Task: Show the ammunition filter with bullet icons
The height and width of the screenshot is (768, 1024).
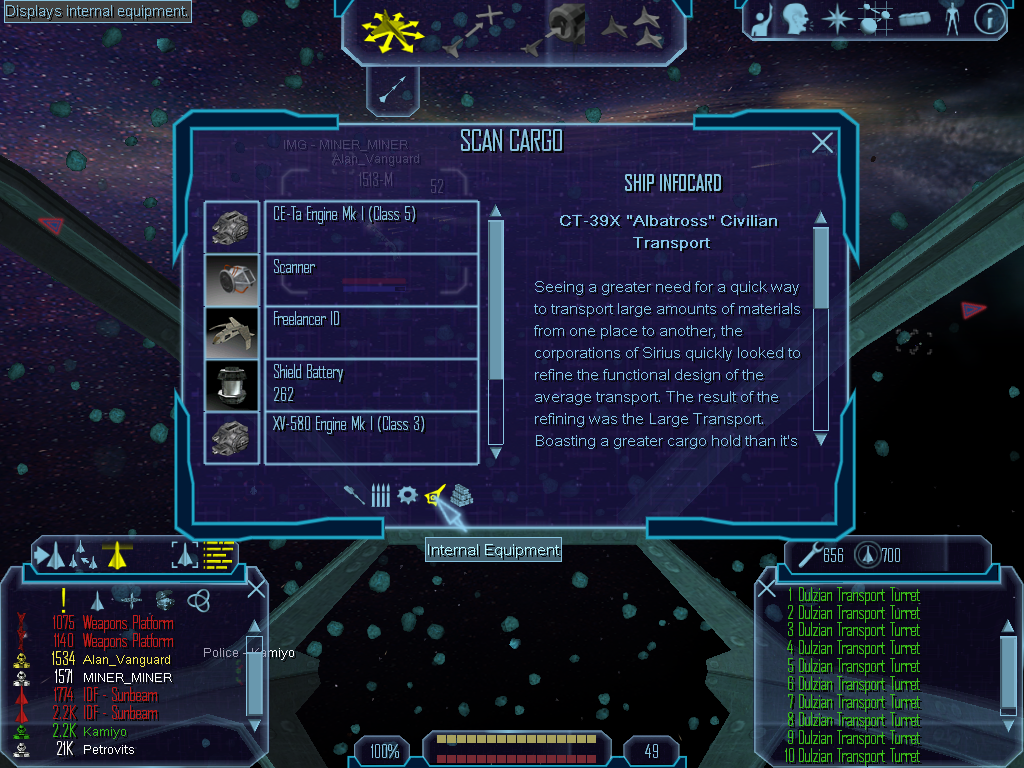Action: tap(380, 495)
